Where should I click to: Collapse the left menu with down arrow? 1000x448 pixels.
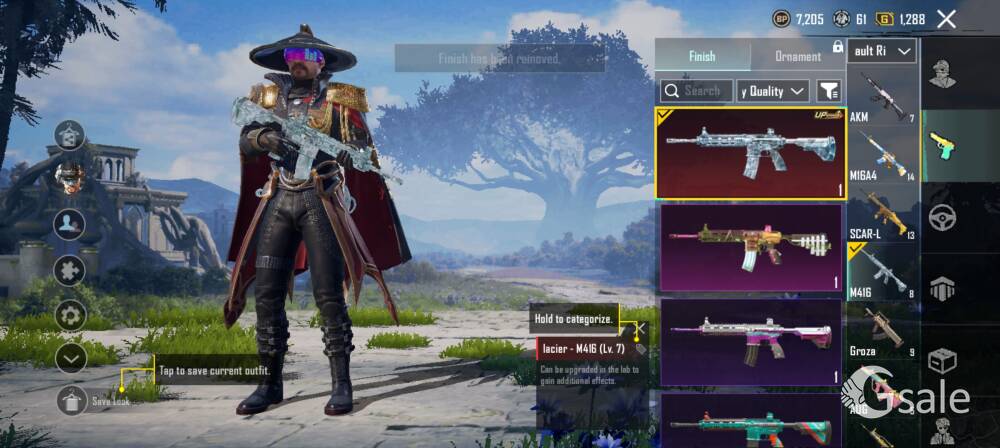70,357
